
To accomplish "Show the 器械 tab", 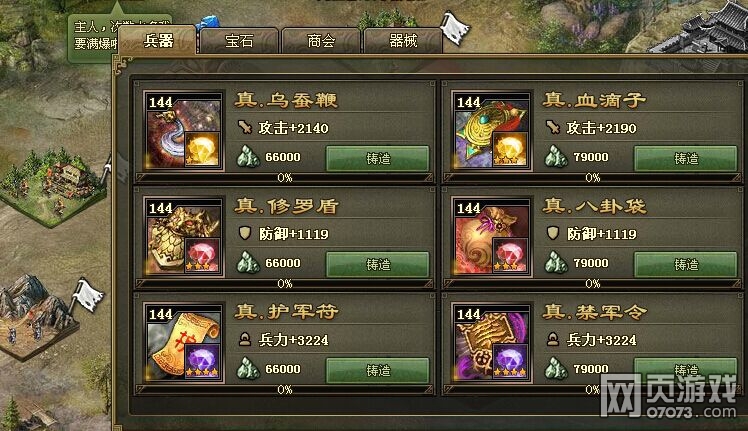I will (401, 40).
